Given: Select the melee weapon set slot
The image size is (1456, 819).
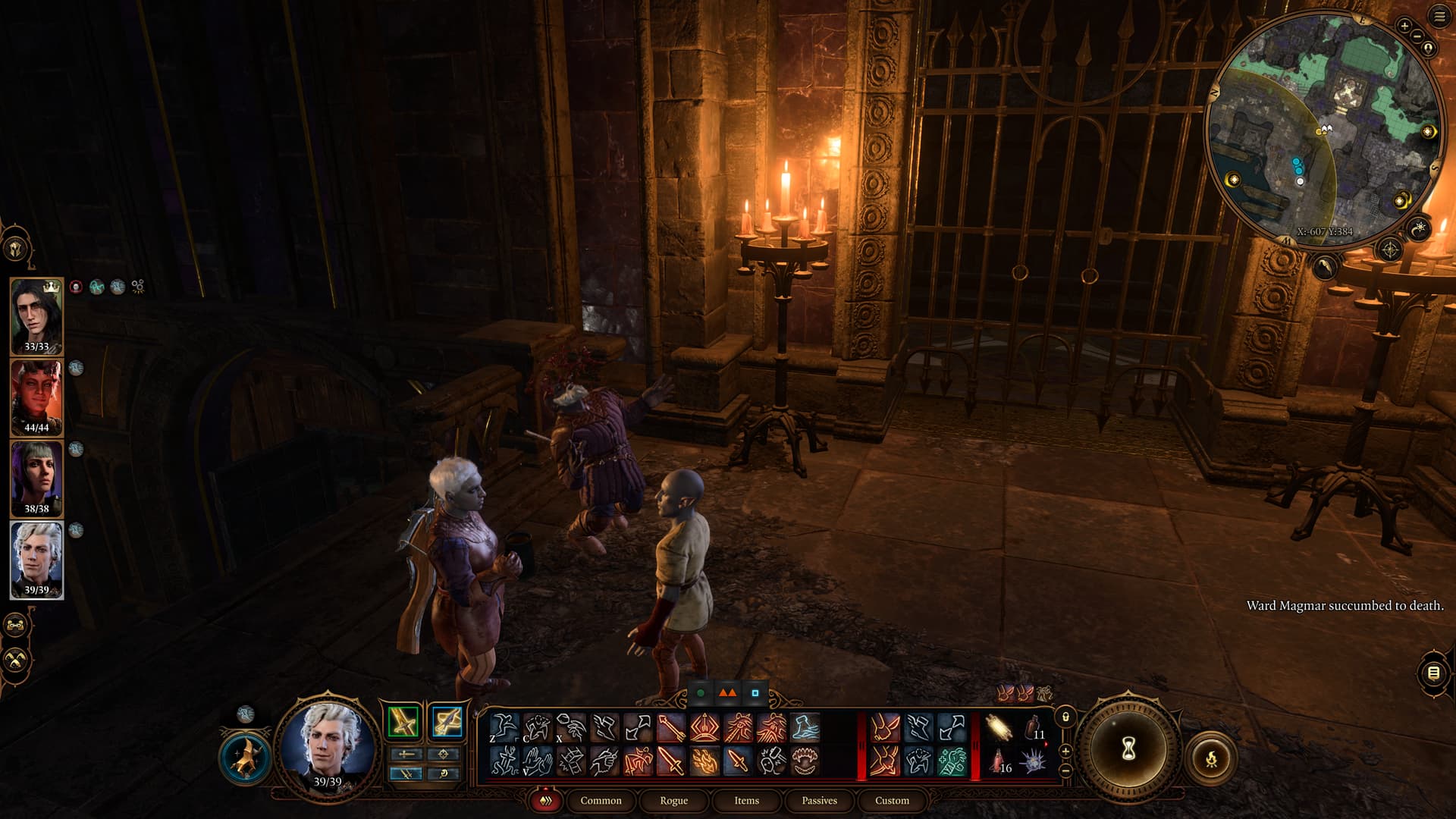Looking at the screenshot, I should [403, 721].
